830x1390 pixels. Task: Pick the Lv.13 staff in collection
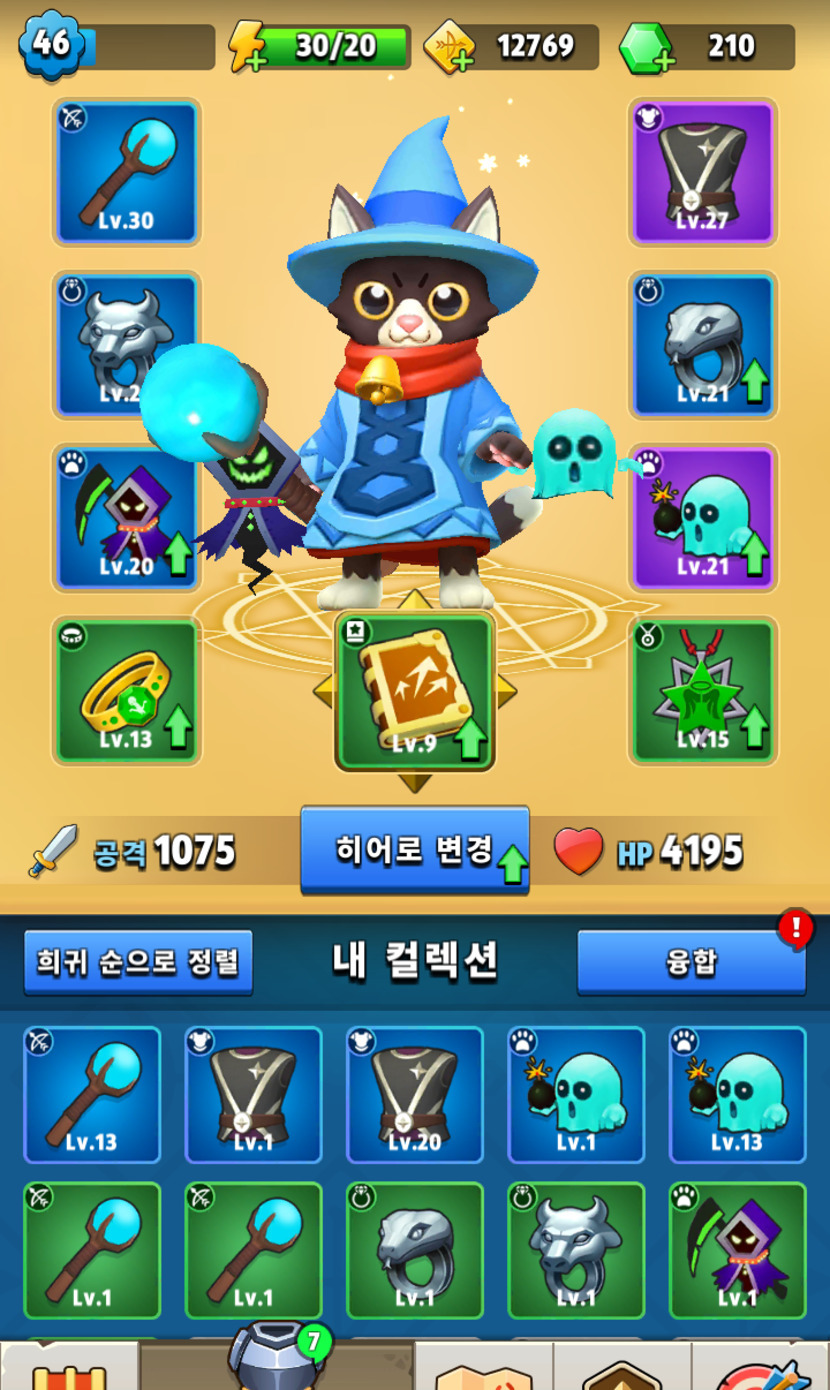92,1095
